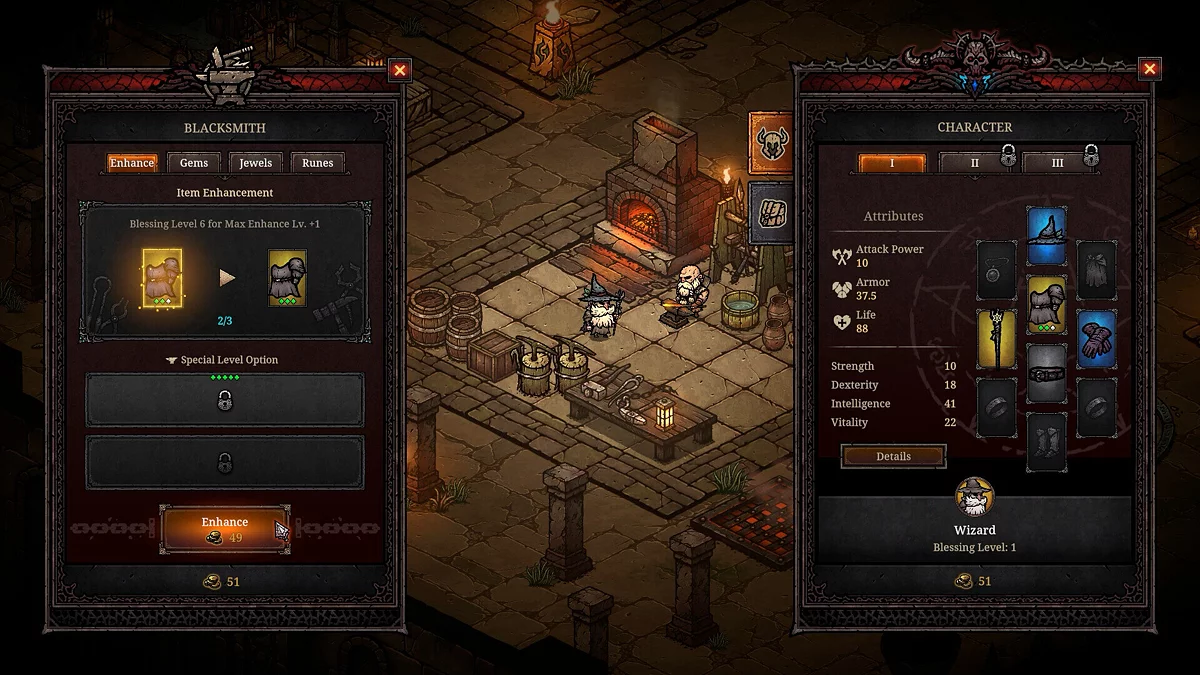
Task: Switch to the Gems tab
Action: pos(194,163)
